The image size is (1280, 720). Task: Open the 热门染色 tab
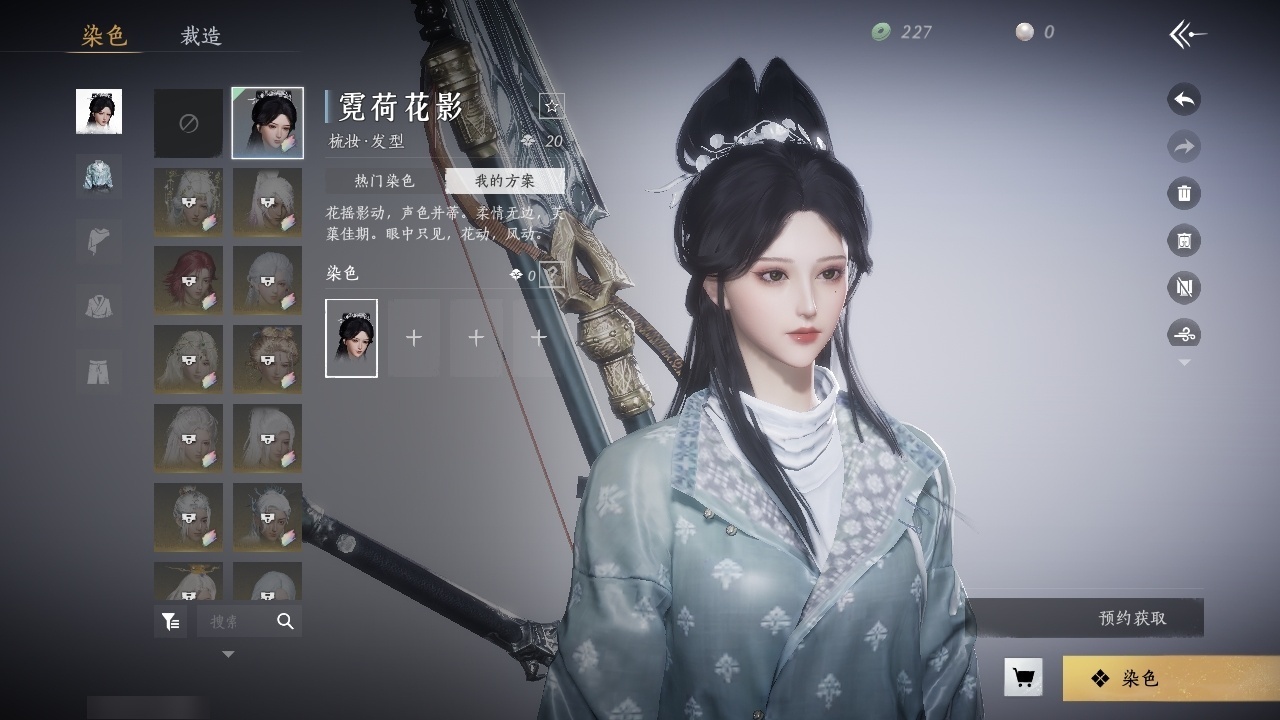pos(385,181)
